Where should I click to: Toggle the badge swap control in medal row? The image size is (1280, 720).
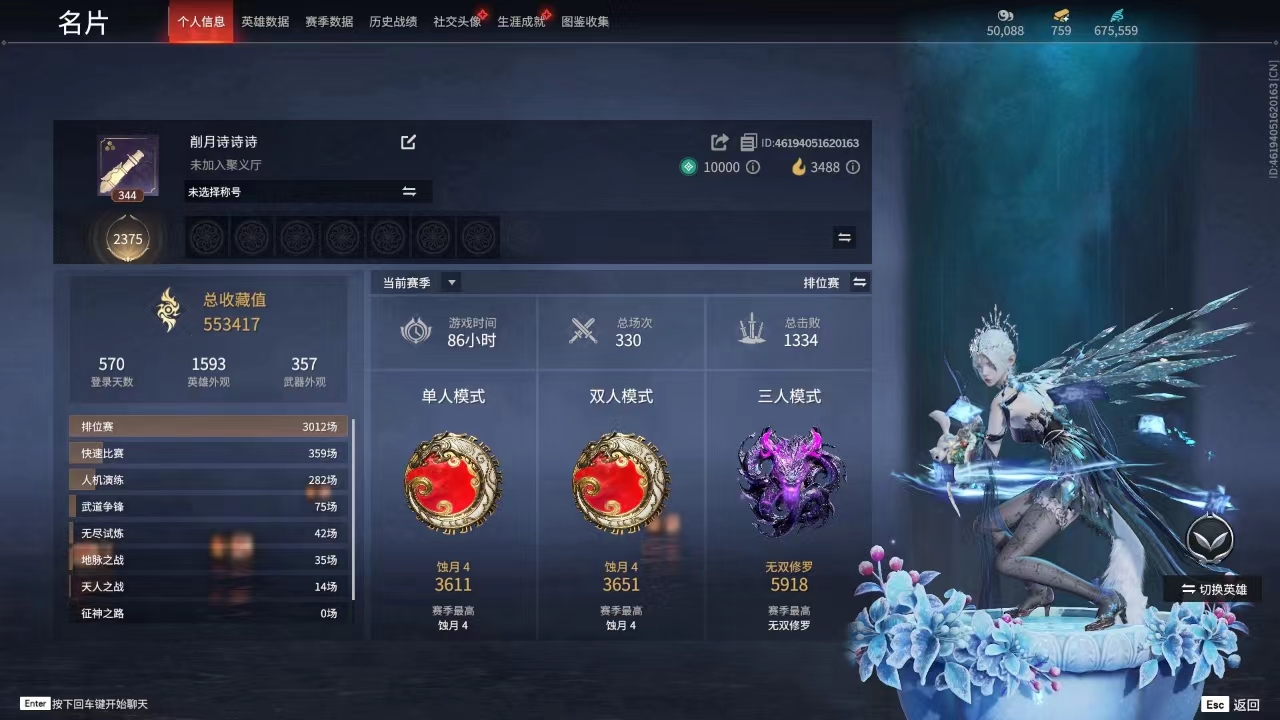pos(844,237)
